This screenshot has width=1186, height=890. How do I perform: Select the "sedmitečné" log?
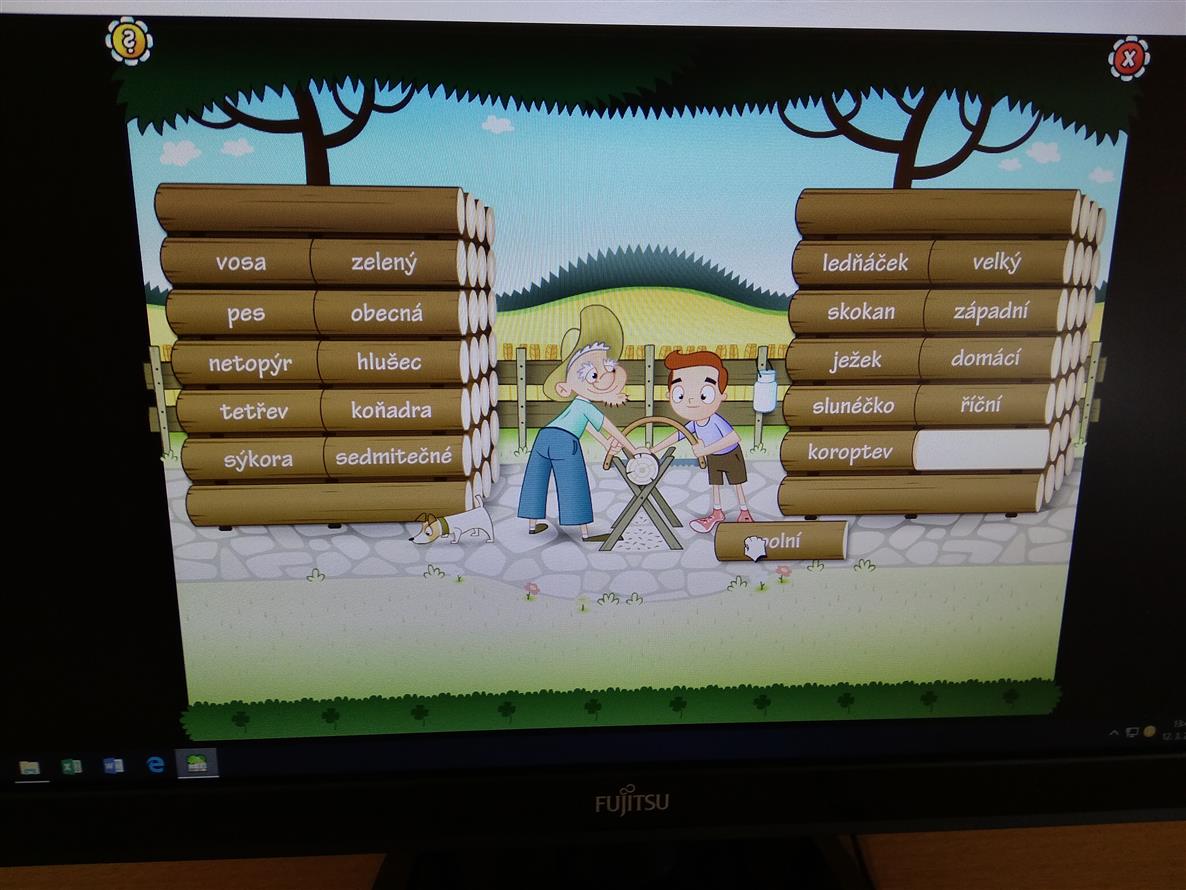tap(394, 457)
